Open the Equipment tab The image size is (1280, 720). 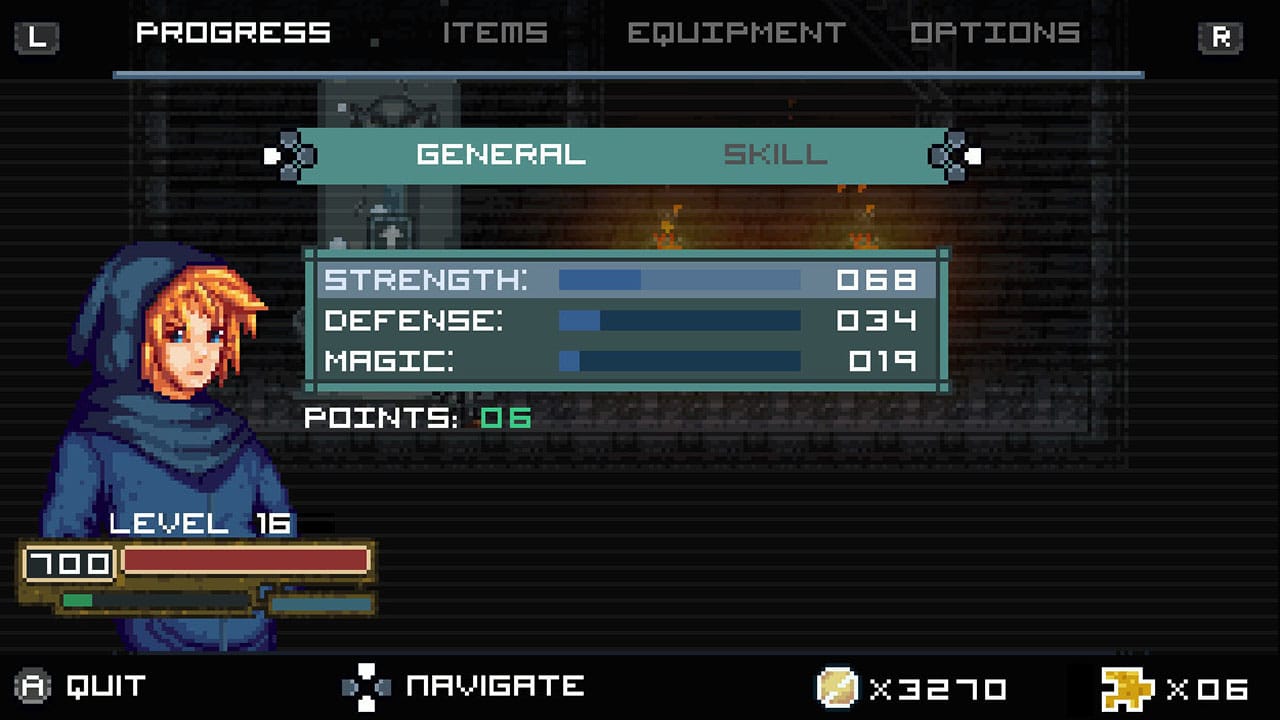(738, 32)
